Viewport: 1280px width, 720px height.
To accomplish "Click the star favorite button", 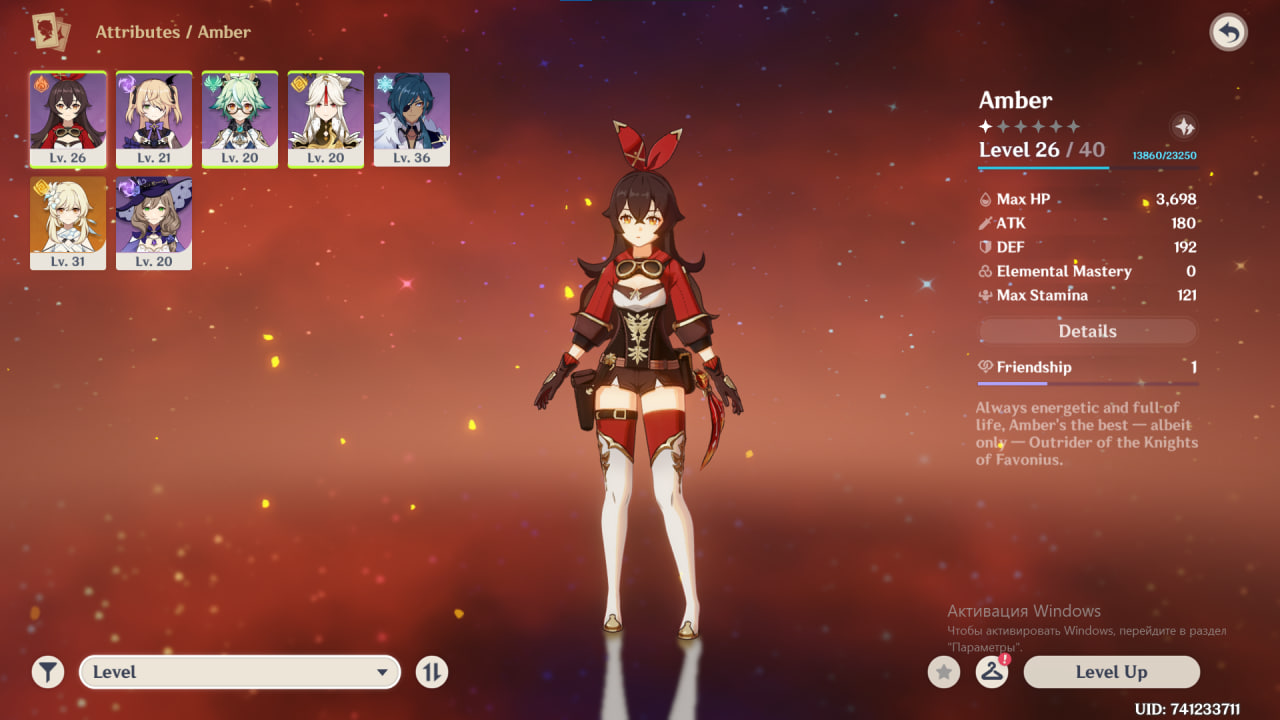I will click(943, 672).
